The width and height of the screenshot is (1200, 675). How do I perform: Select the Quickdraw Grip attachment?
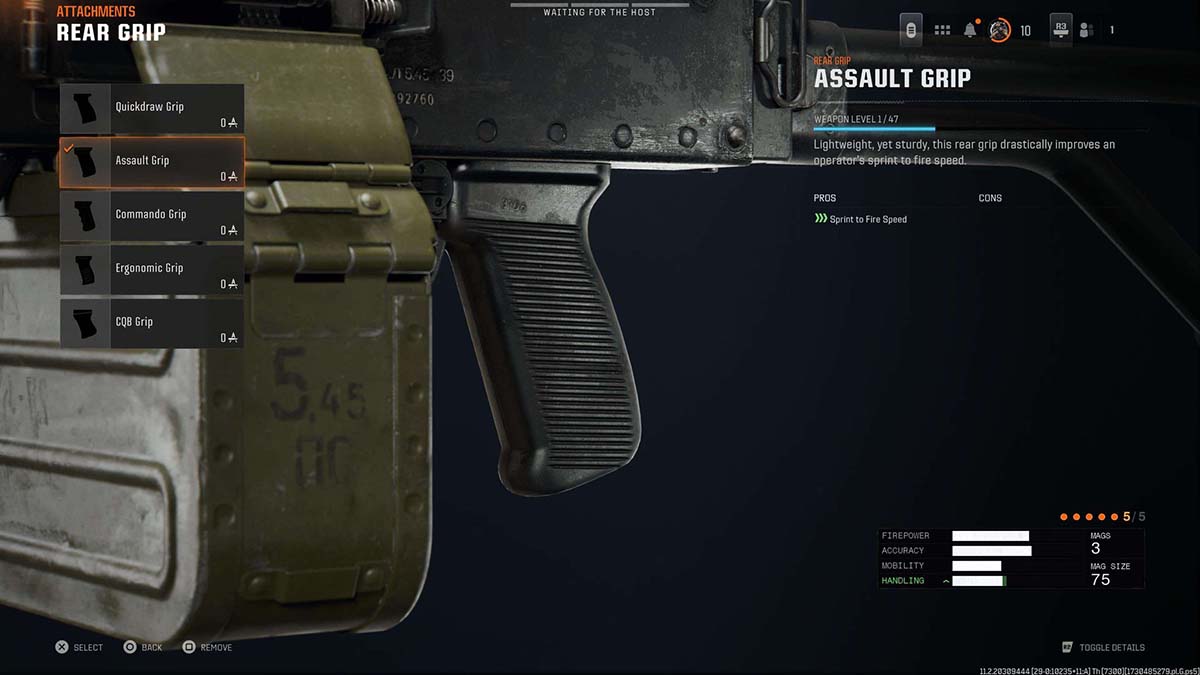152,109
